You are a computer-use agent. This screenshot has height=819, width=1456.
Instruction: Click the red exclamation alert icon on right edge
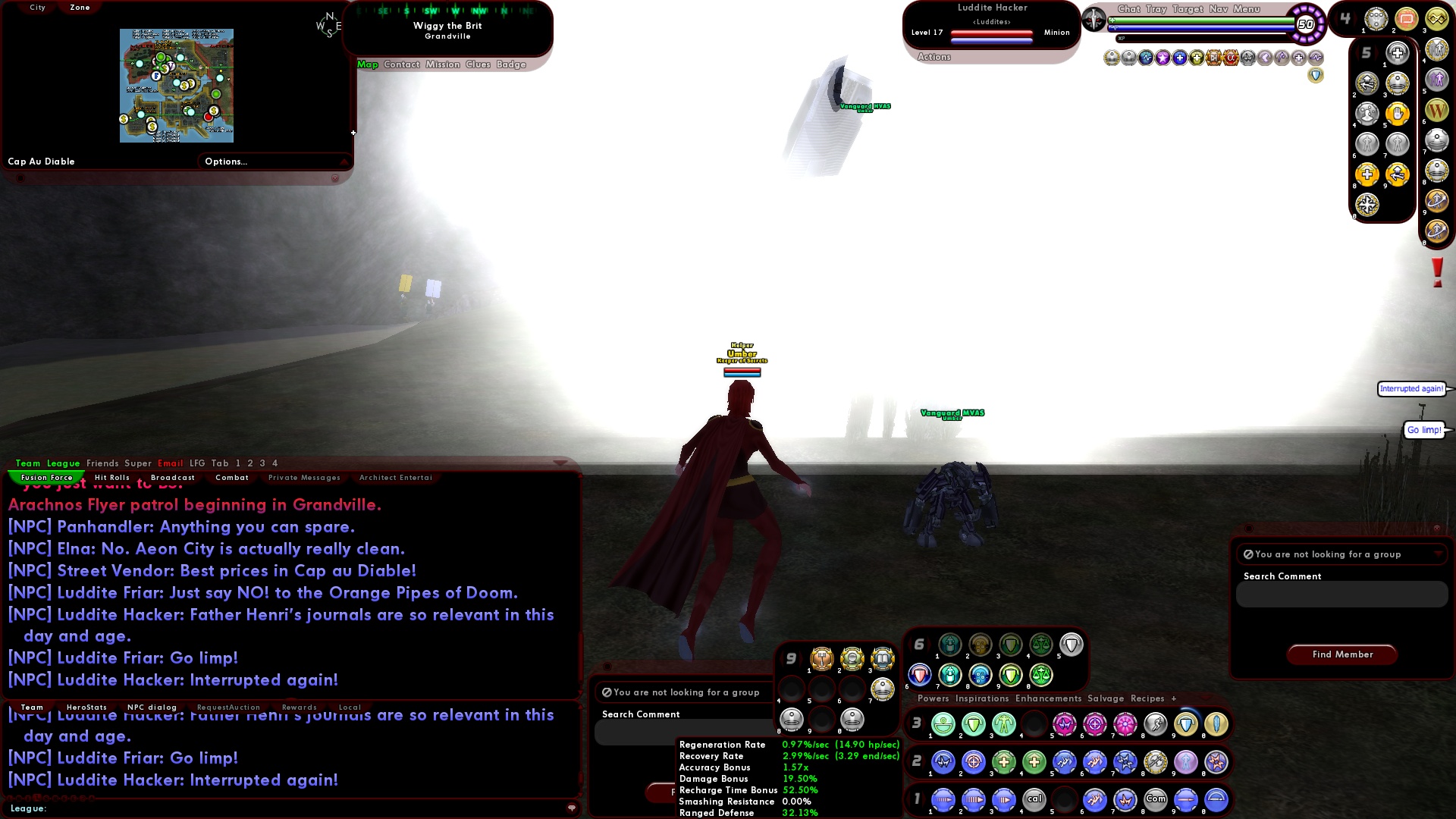(x=1436, y=271)
